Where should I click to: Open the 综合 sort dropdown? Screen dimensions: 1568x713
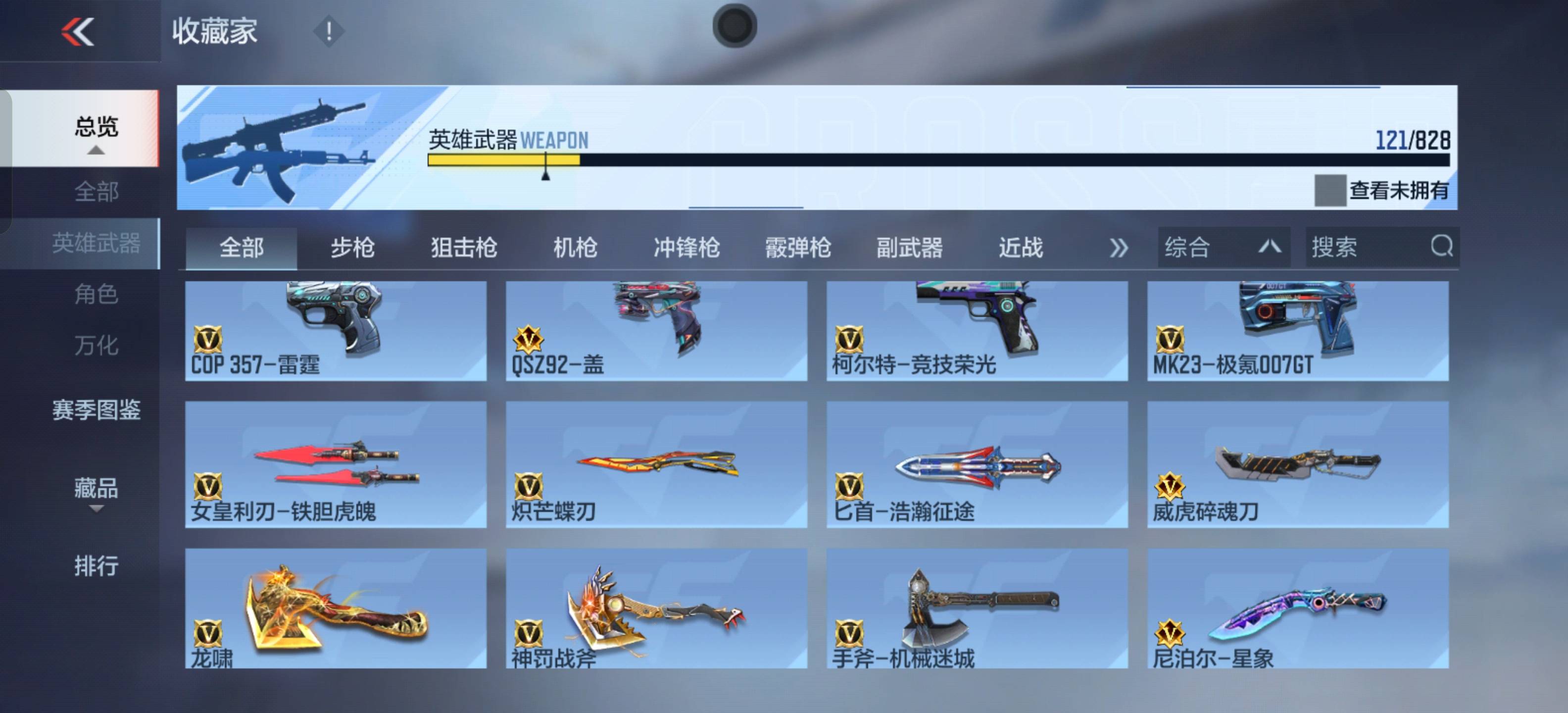(x=1224, y=247)
